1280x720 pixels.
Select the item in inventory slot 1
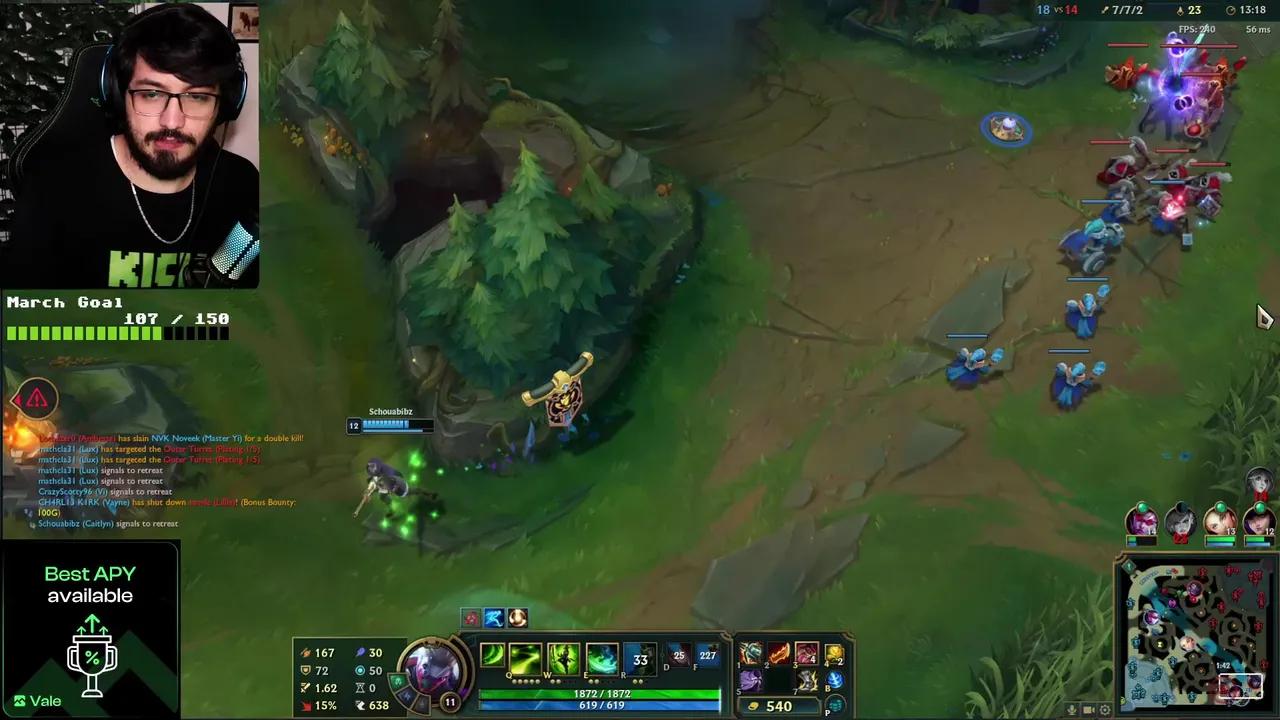tap(751, 655)
